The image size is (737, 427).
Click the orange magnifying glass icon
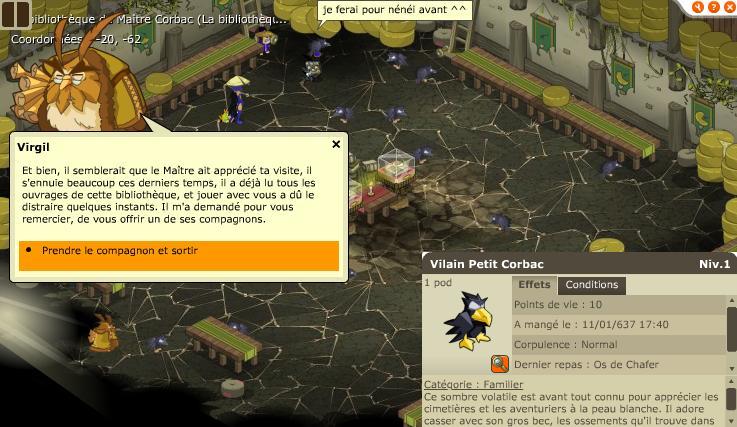coord(499,364)
